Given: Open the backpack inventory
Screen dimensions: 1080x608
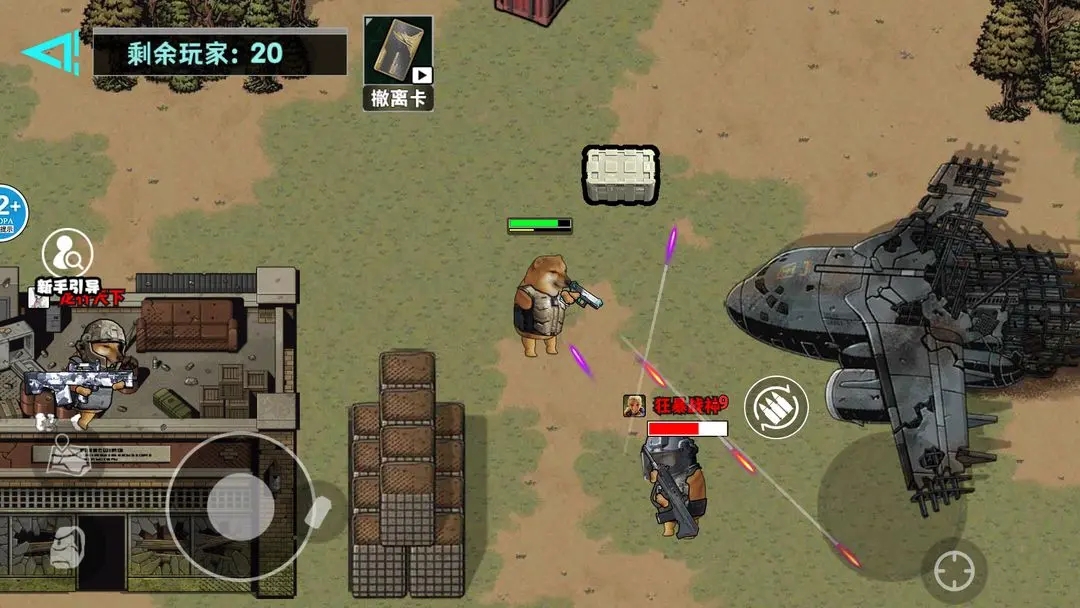Looking at the screenshot, I should coord(67,547).
